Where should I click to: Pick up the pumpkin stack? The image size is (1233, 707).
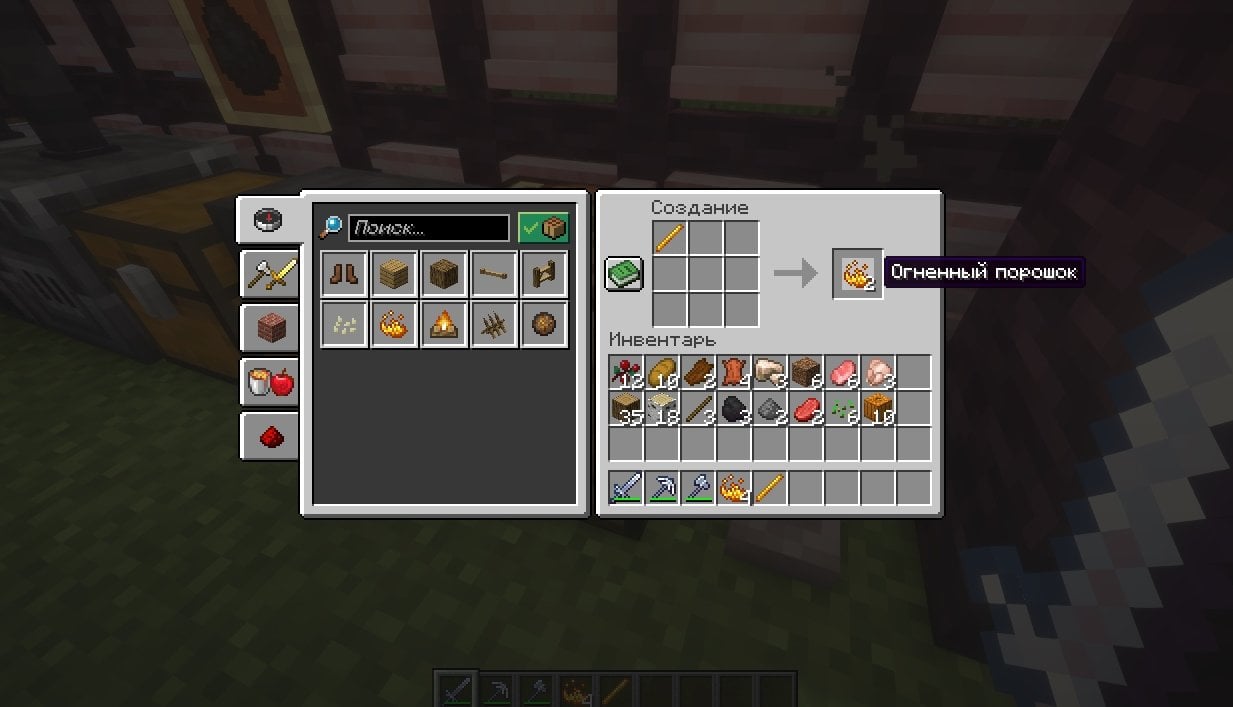878,409
